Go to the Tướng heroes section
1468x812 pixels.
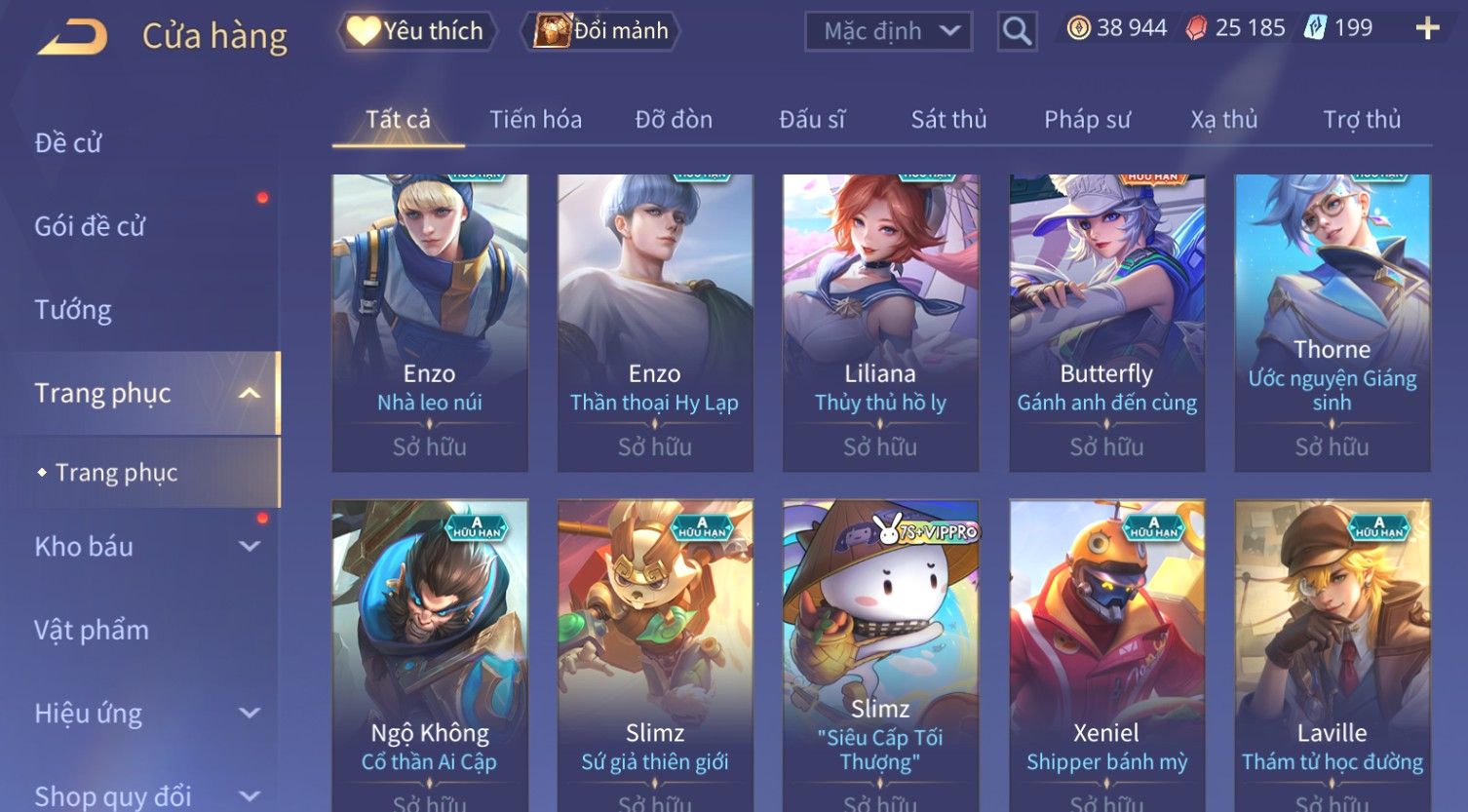click(x=73, y=310)
